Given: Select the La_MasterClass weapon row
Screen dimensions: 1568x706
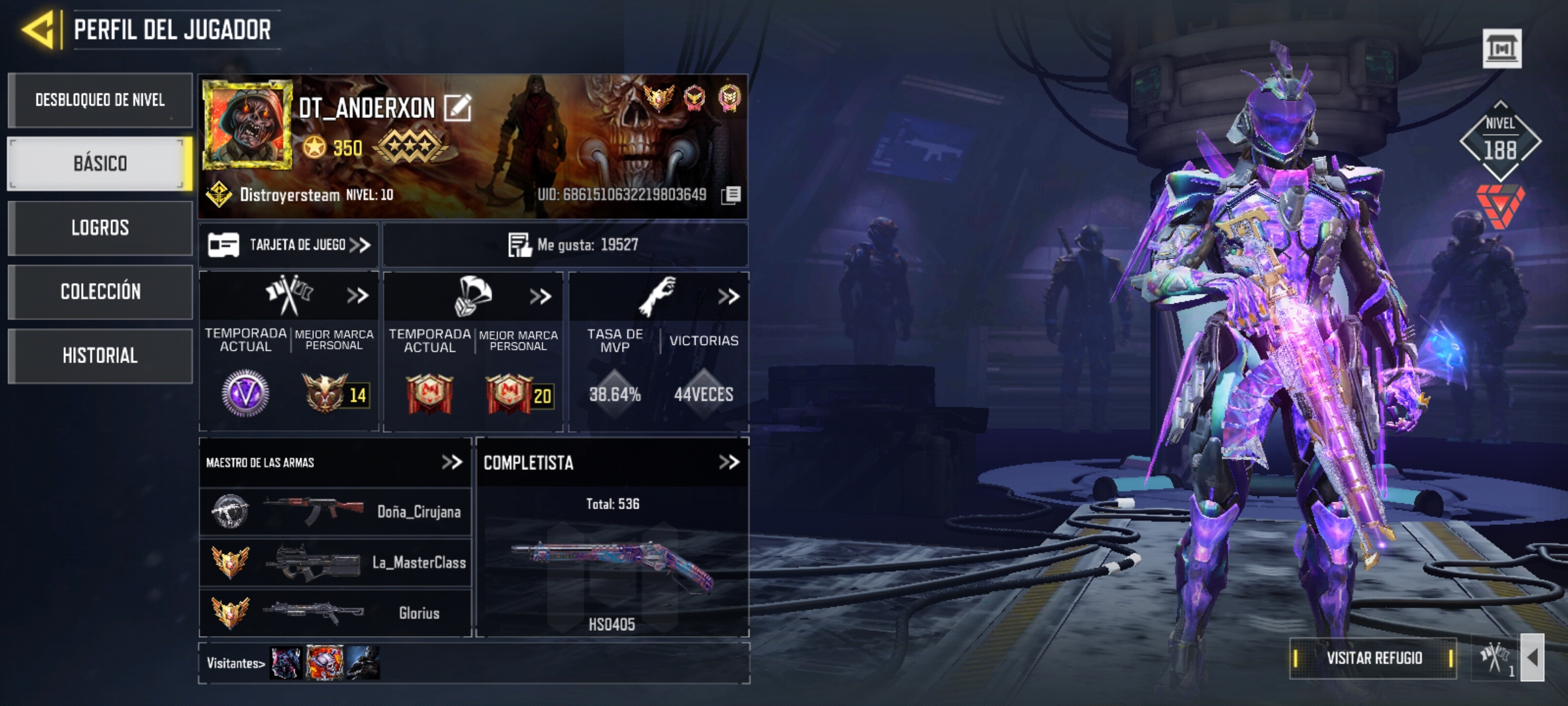Looking at the screenshot, I should tap(335, 562).
